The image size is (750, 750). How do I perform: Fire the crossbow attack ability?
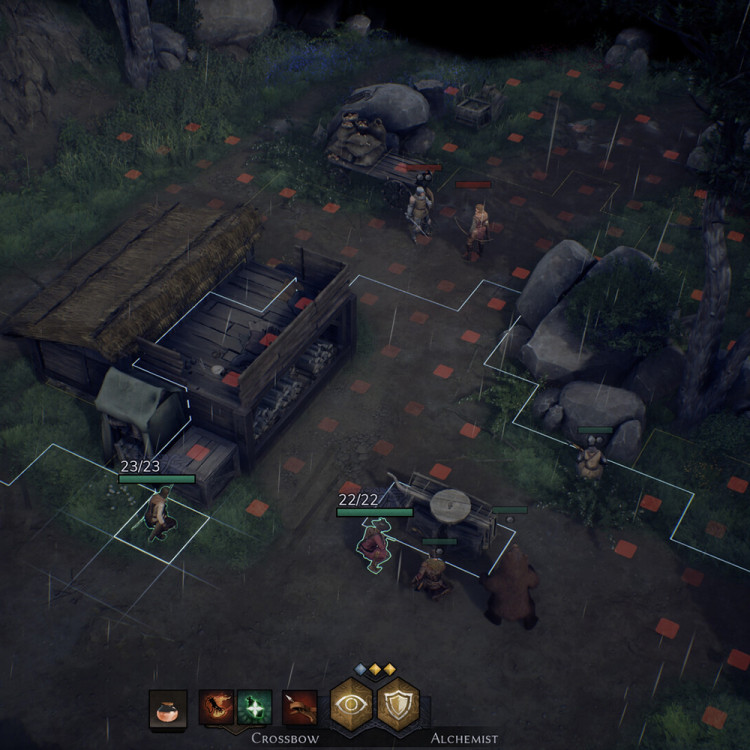[x=299, y=708]
